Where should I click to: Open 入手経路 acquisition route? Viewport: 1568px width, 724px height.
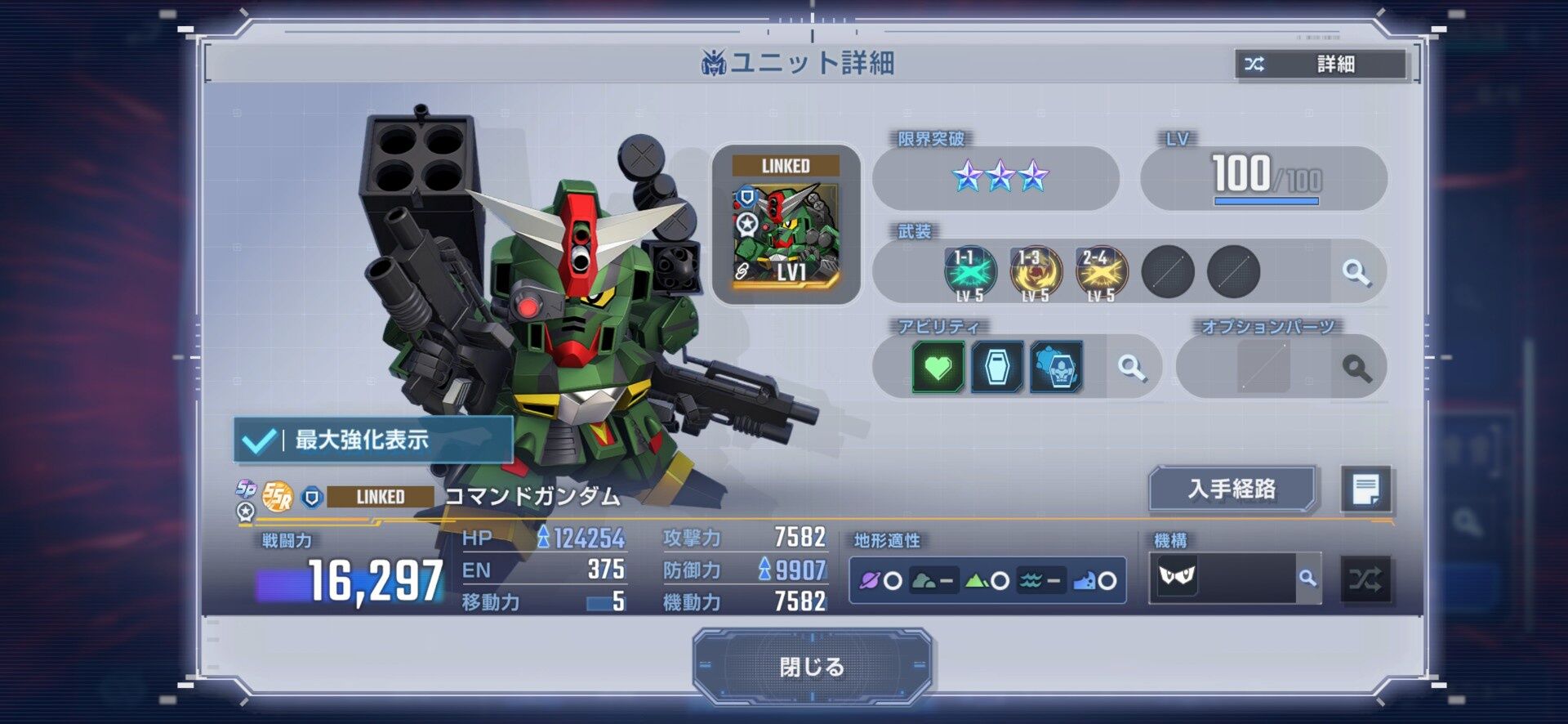coord(1232,489)
